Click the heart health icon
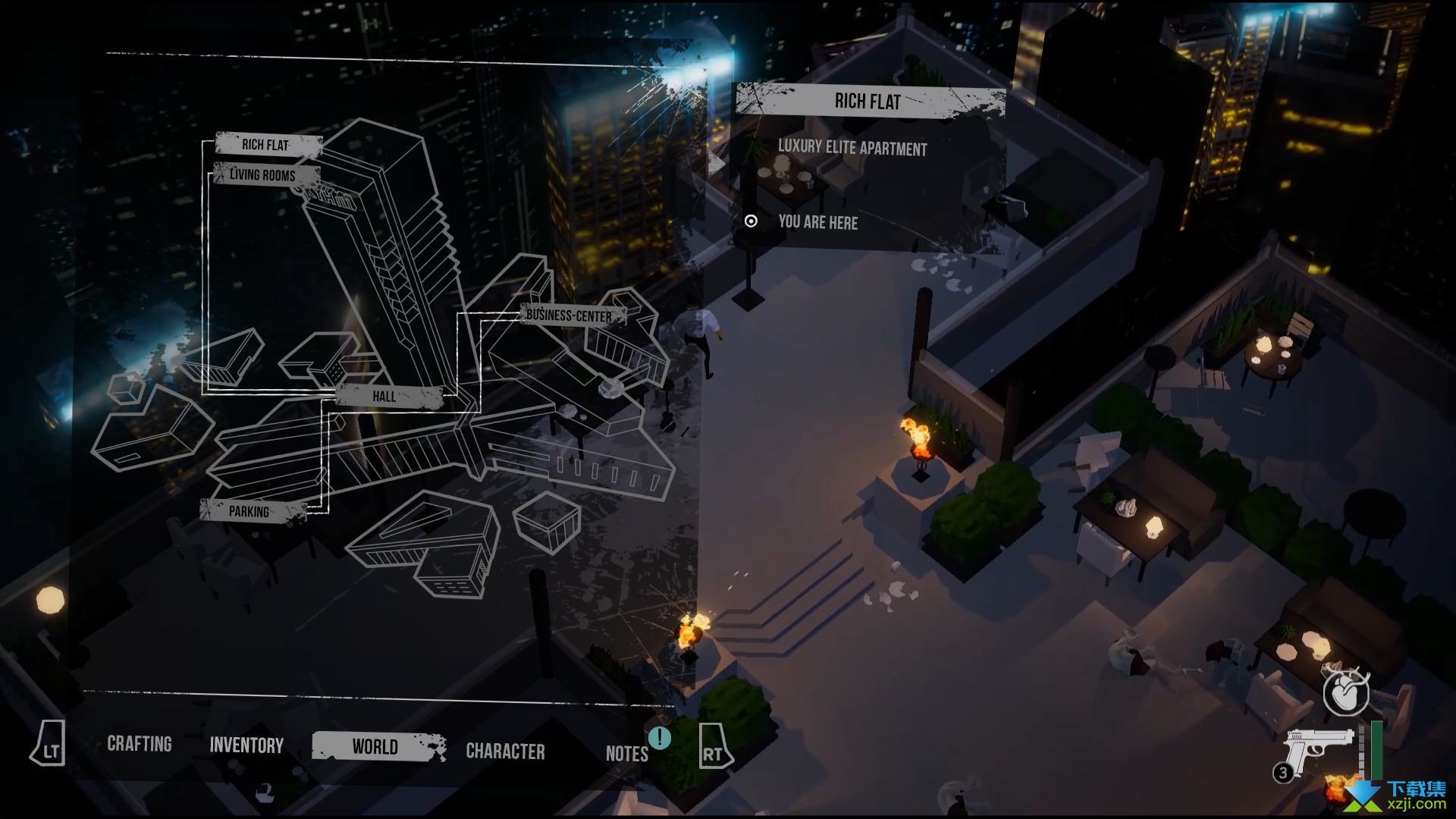The height and width of the screenshot is (819, 1456). tap(1345, 693)
